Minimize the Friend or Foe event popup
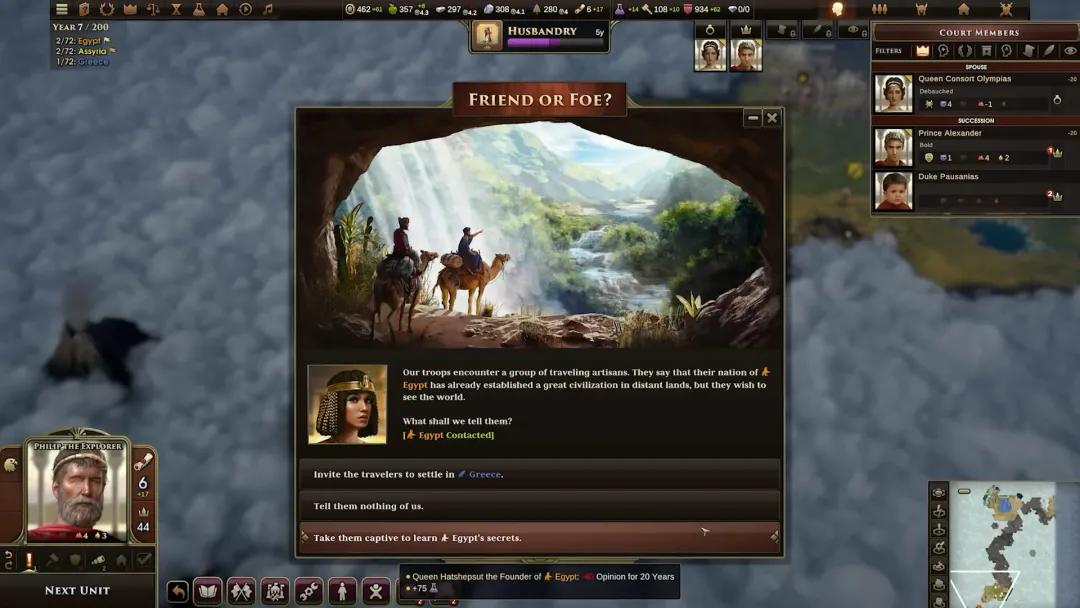 point(753,118)
